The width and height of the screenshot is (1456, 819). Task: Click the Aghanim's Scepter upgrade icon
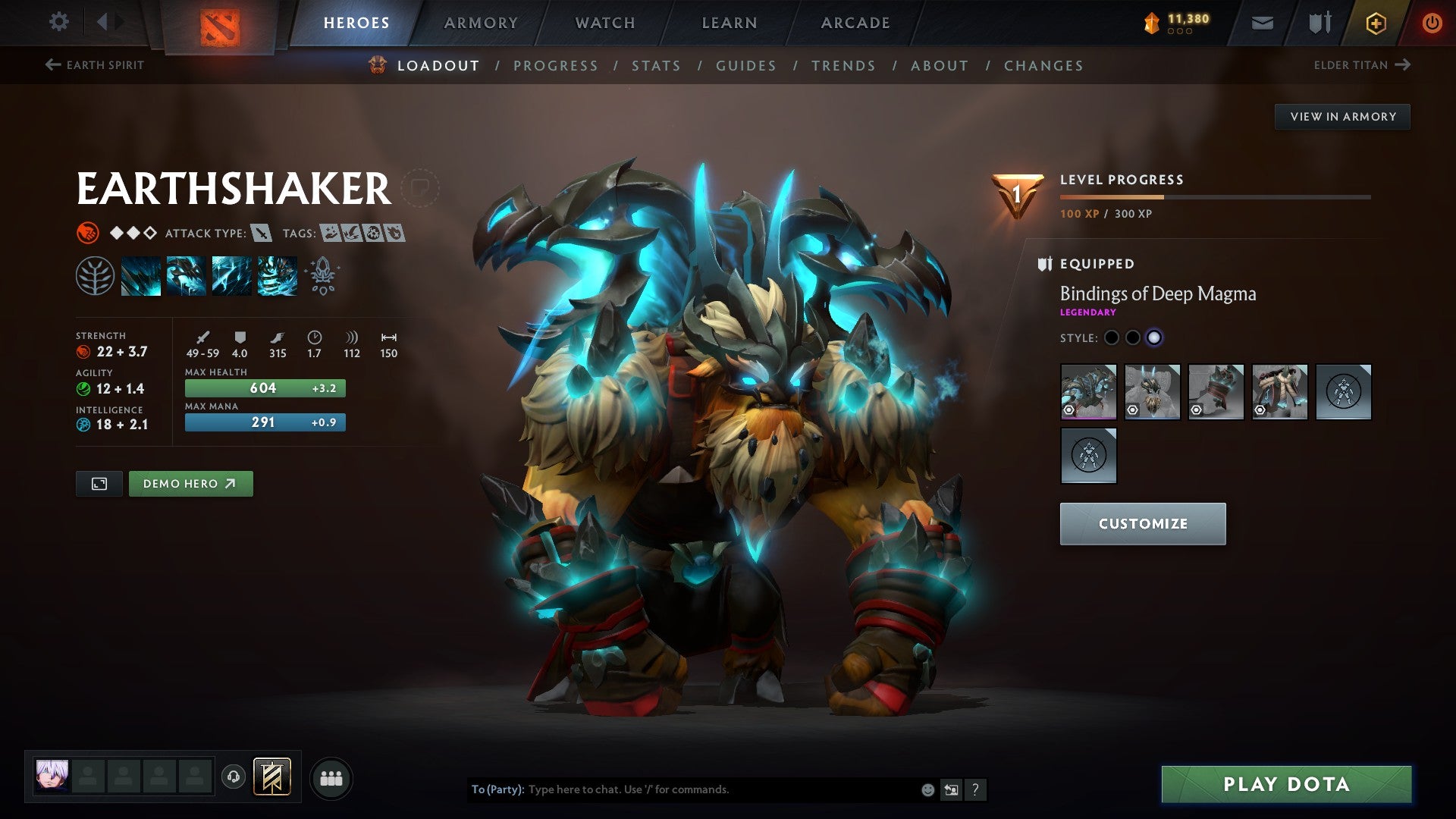point(322,275)
